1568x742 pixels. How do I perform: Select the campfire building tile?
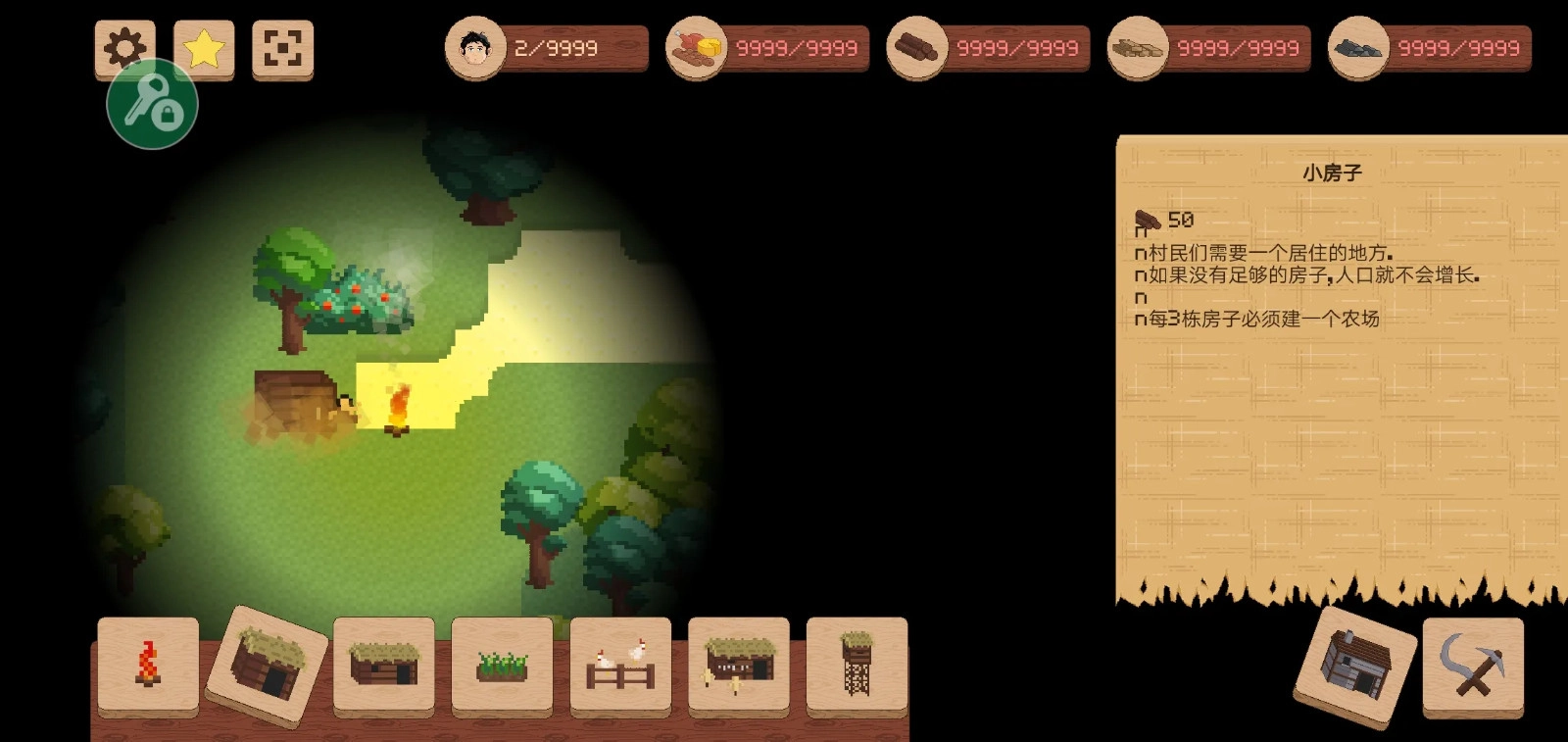(148, 664)
